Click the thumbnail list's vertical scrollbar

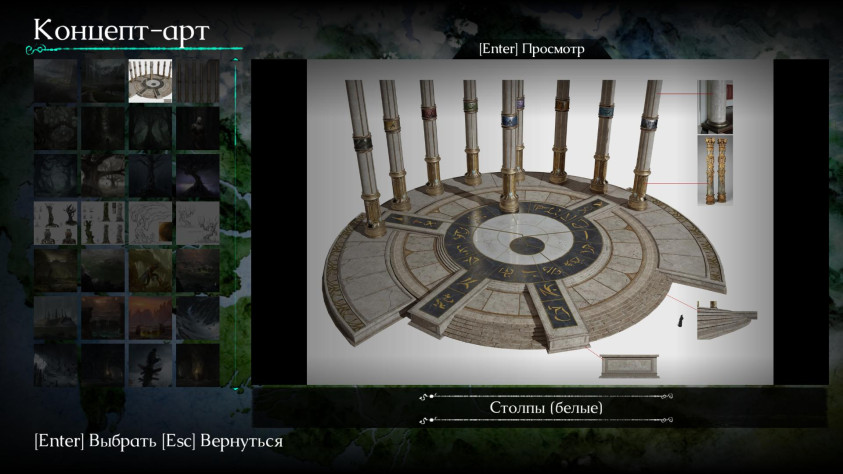(x=236, y=222)
